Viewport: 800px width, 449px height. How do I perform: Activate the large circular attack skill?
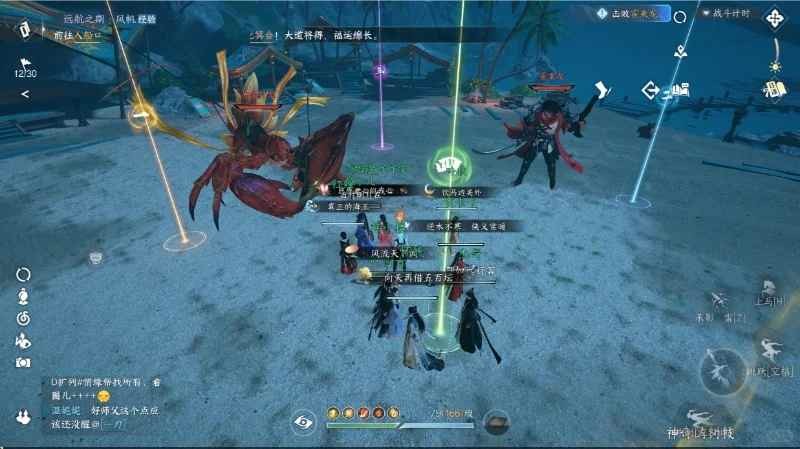pos(722,371)
